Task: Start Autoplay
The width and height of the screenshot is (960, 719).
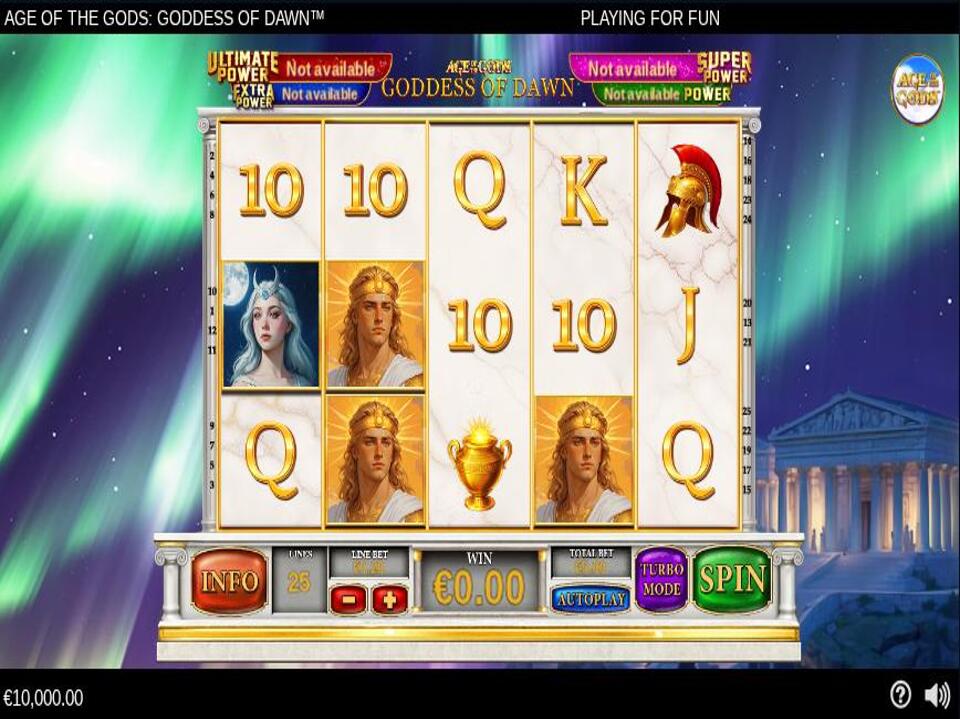Action: click(590, 599)
